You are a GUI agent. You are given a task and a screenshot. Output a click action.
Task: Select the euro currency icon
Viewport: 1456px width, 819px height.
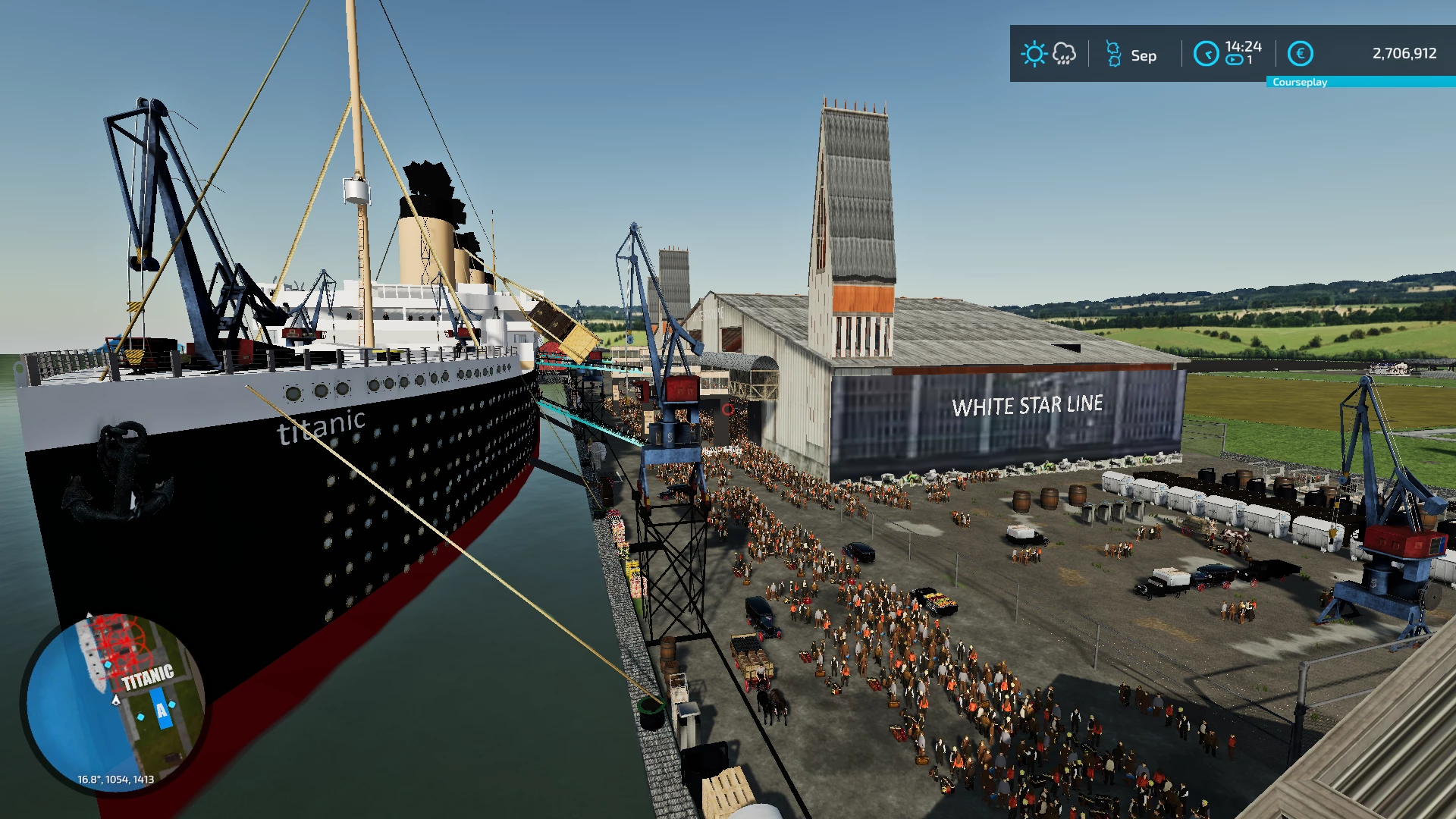pos(1299,53)
